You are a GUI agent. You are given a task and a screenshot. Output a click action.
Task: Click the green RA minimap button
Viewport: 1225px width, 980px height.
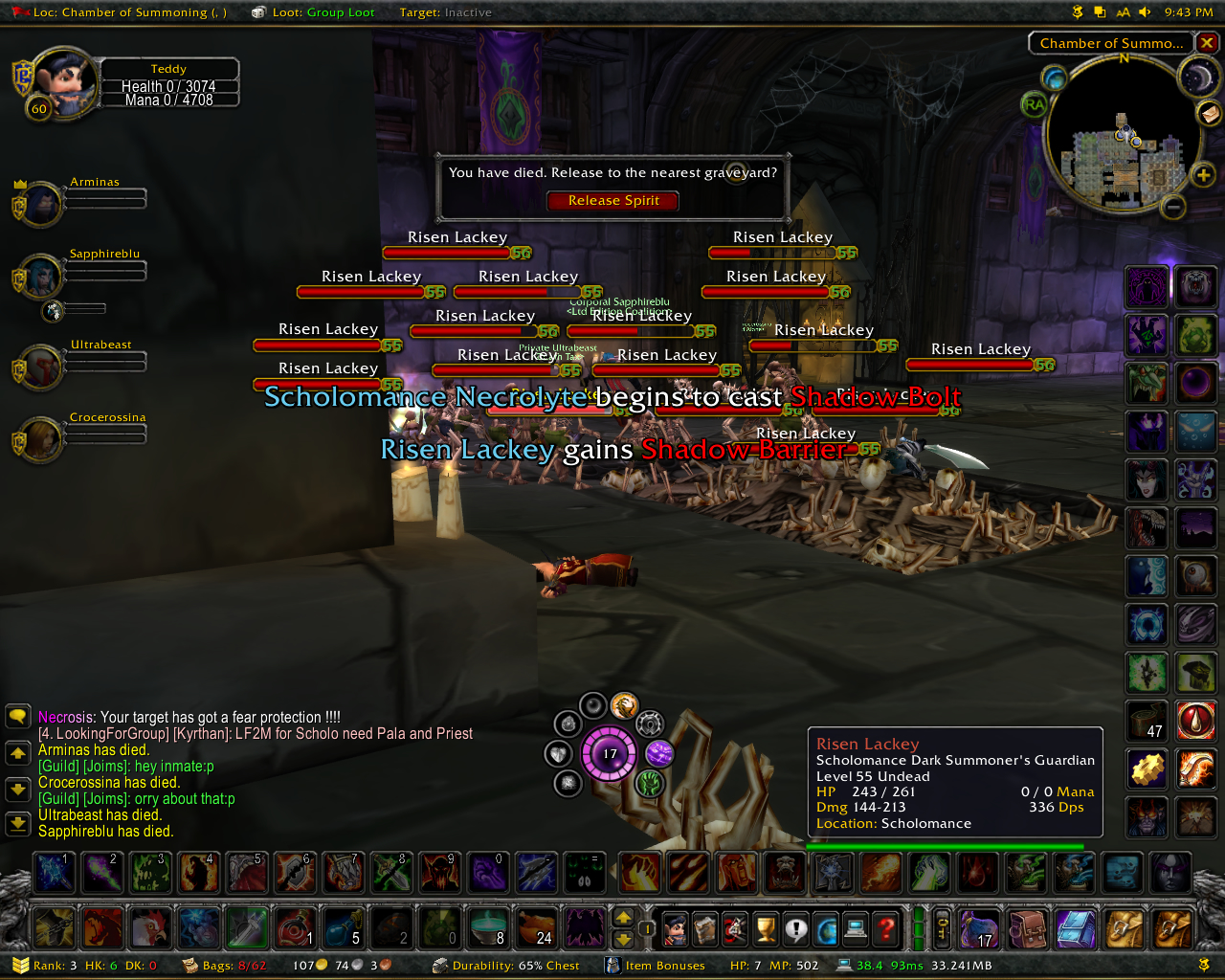tap(1034, 104)
